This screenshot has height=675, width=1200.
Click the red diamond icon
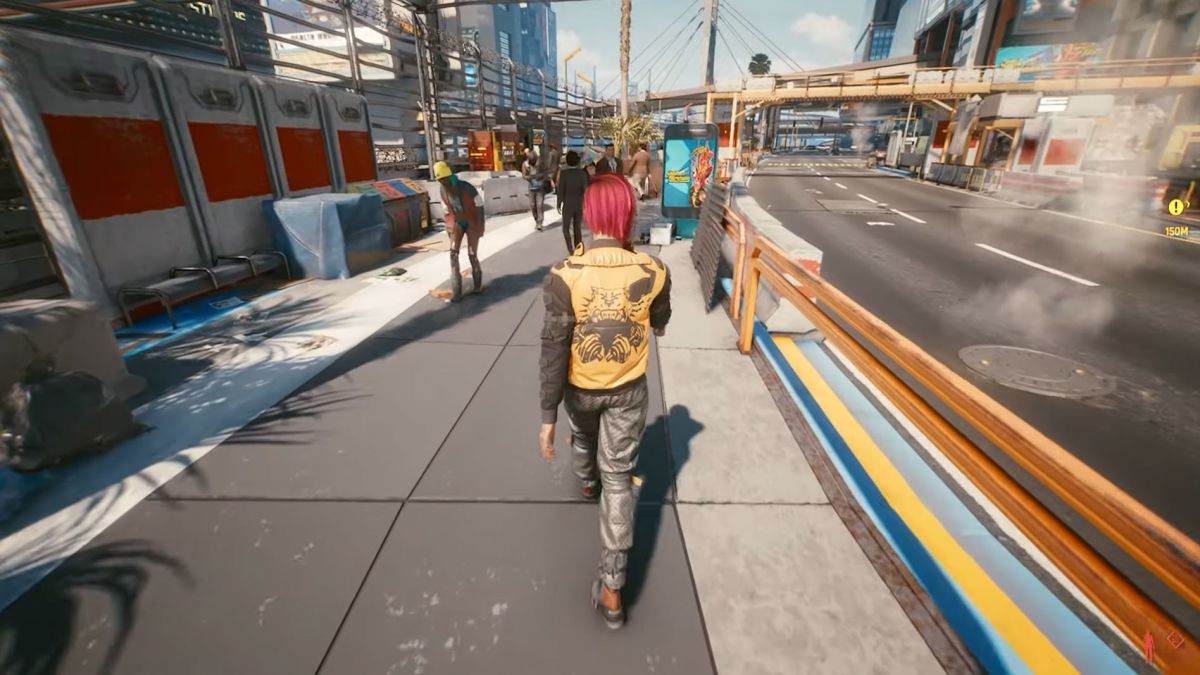tap(1175, 639)
